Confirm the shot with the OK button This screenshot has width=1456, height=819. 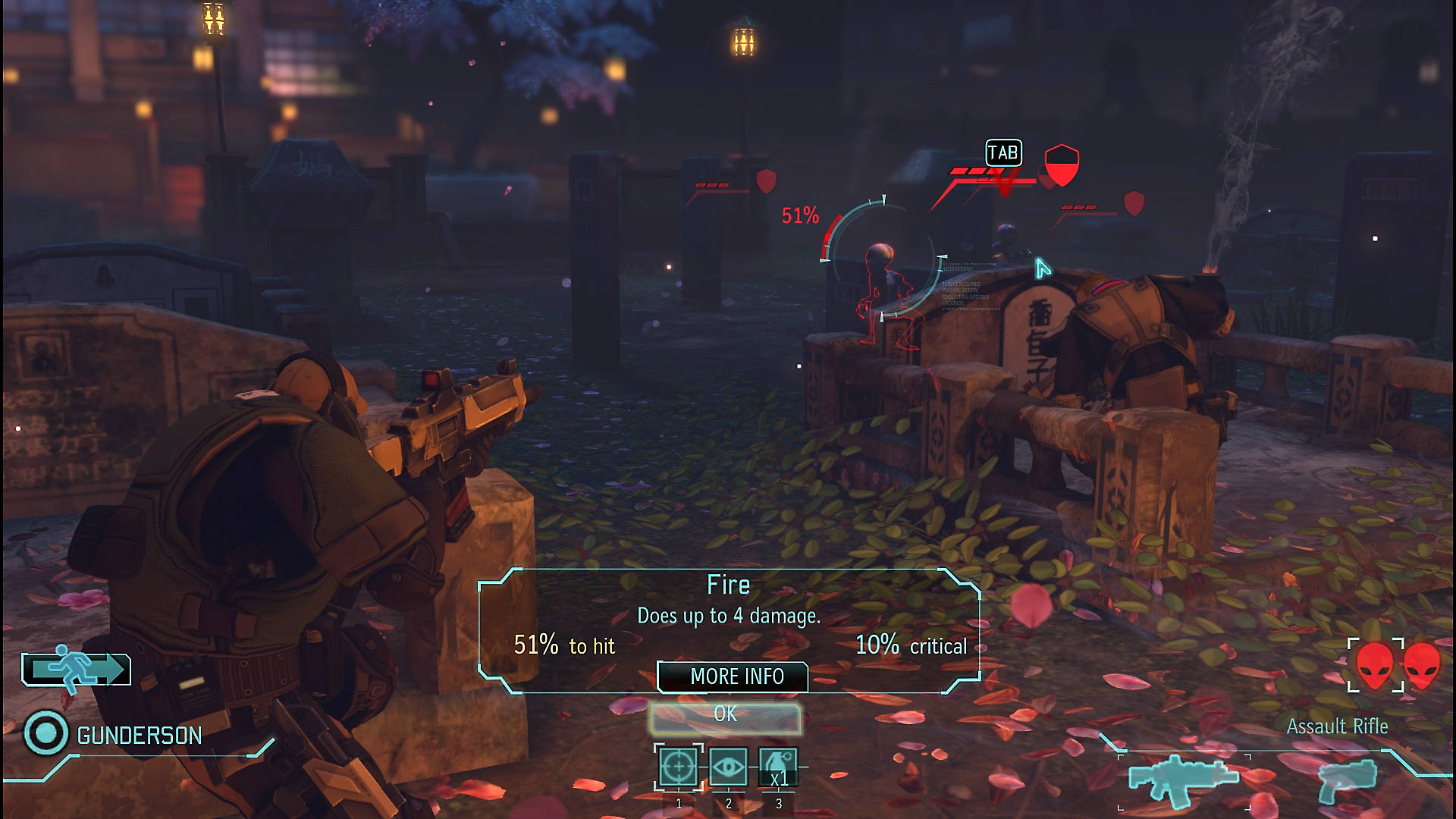point(725,715)
